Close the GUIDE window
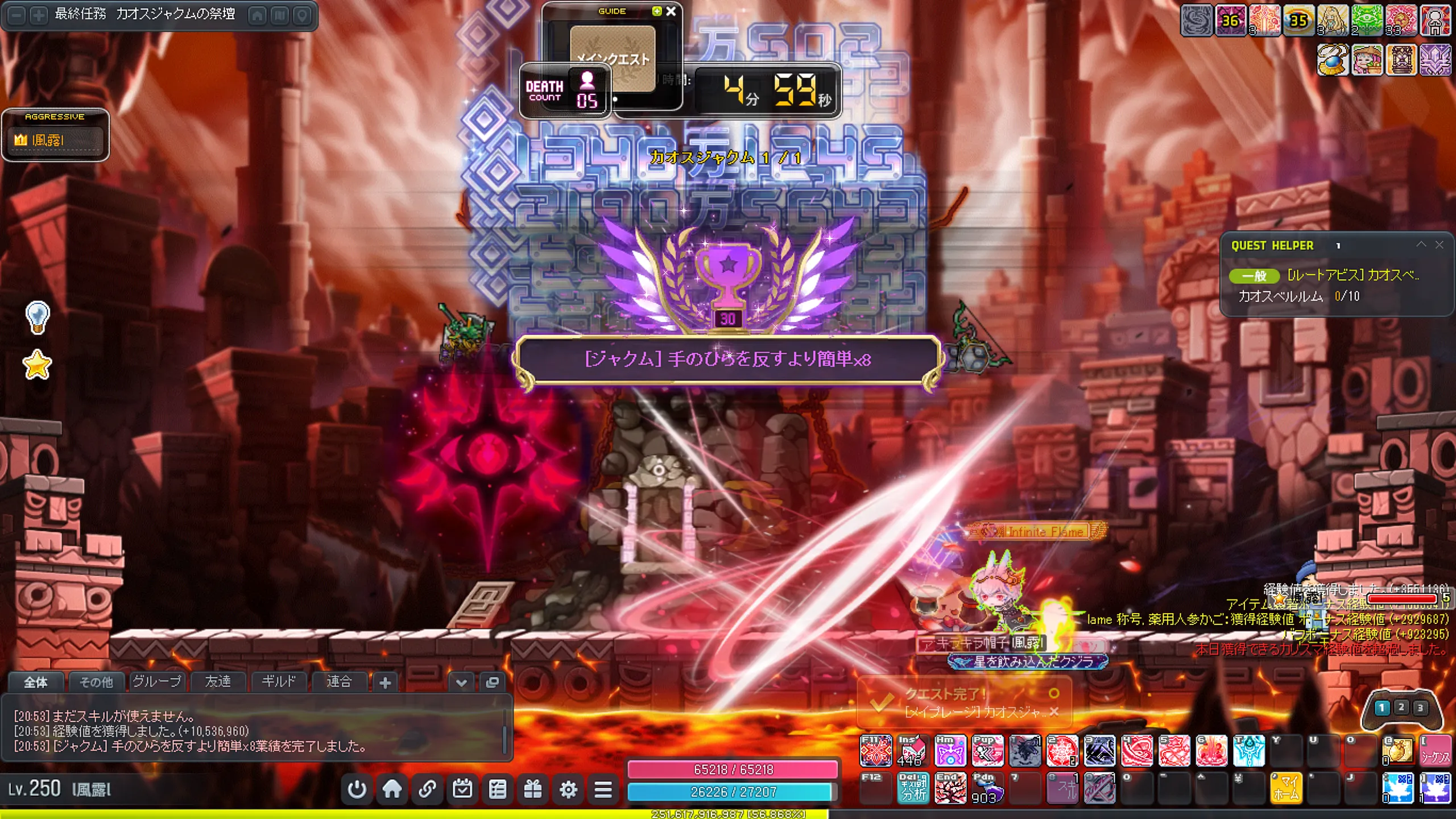 click(x=671, y=11)
